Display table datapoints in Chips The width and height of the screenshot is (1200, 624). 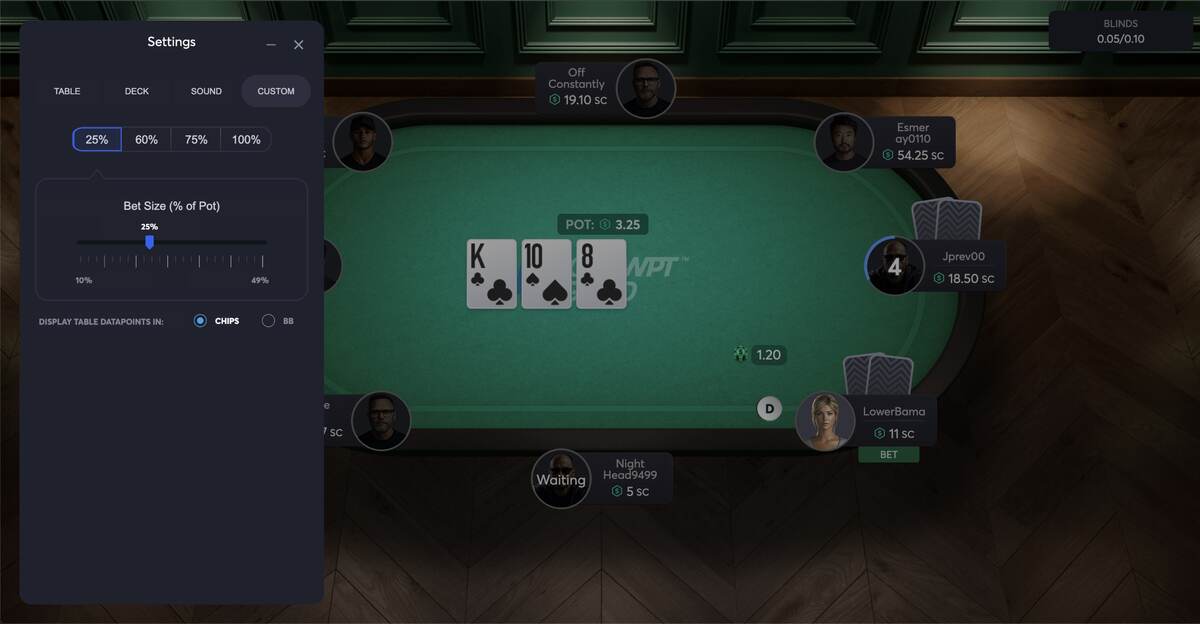[201, 321]
